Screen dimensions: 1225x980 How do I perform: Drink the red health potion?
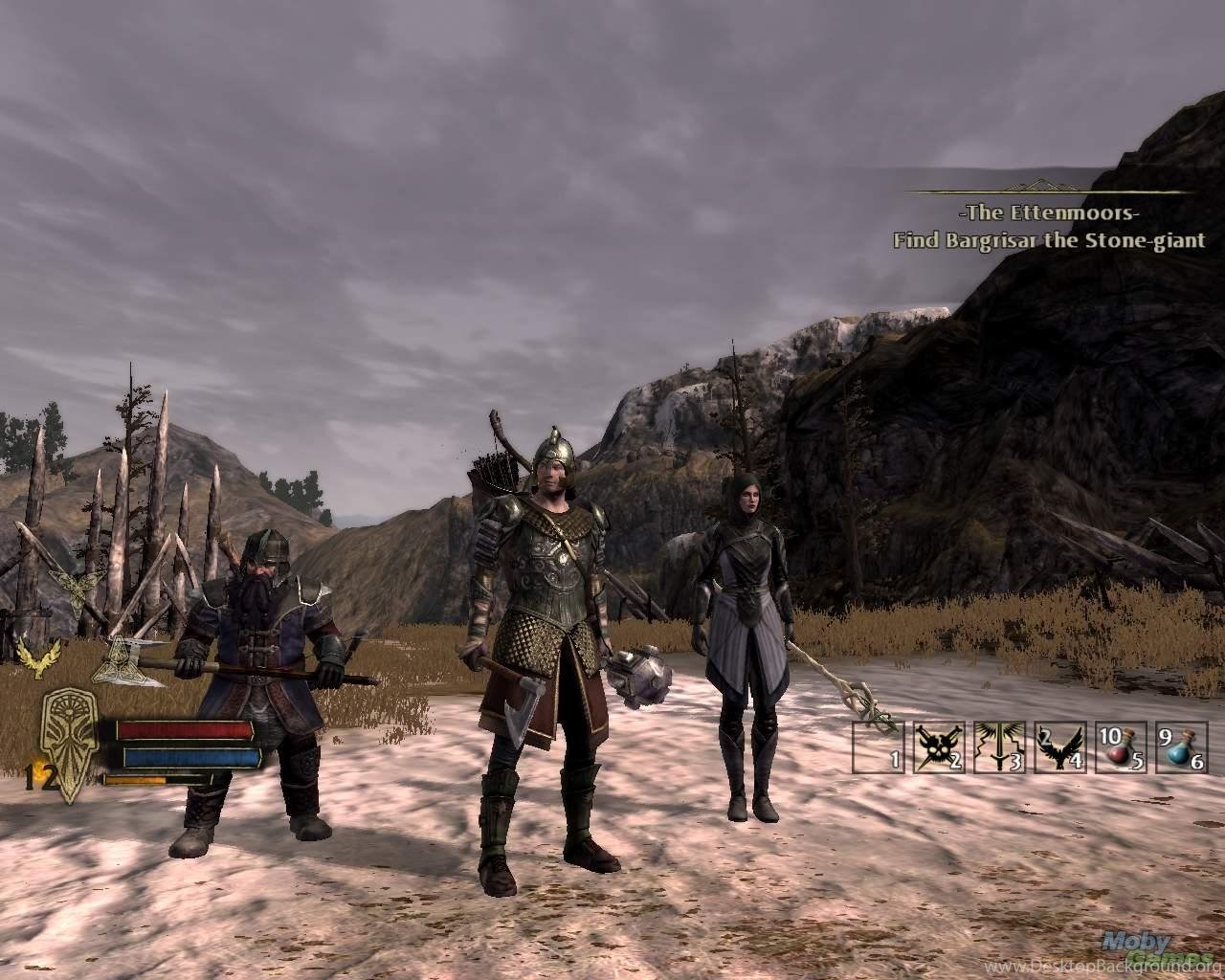point(1121,747)
